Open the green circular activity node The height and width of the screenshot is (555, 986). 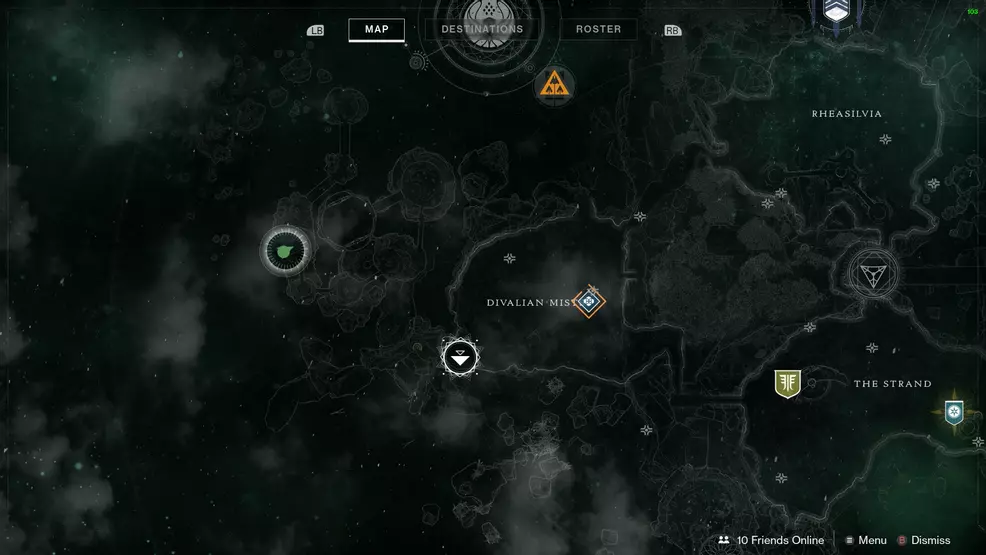coord(286,250)
